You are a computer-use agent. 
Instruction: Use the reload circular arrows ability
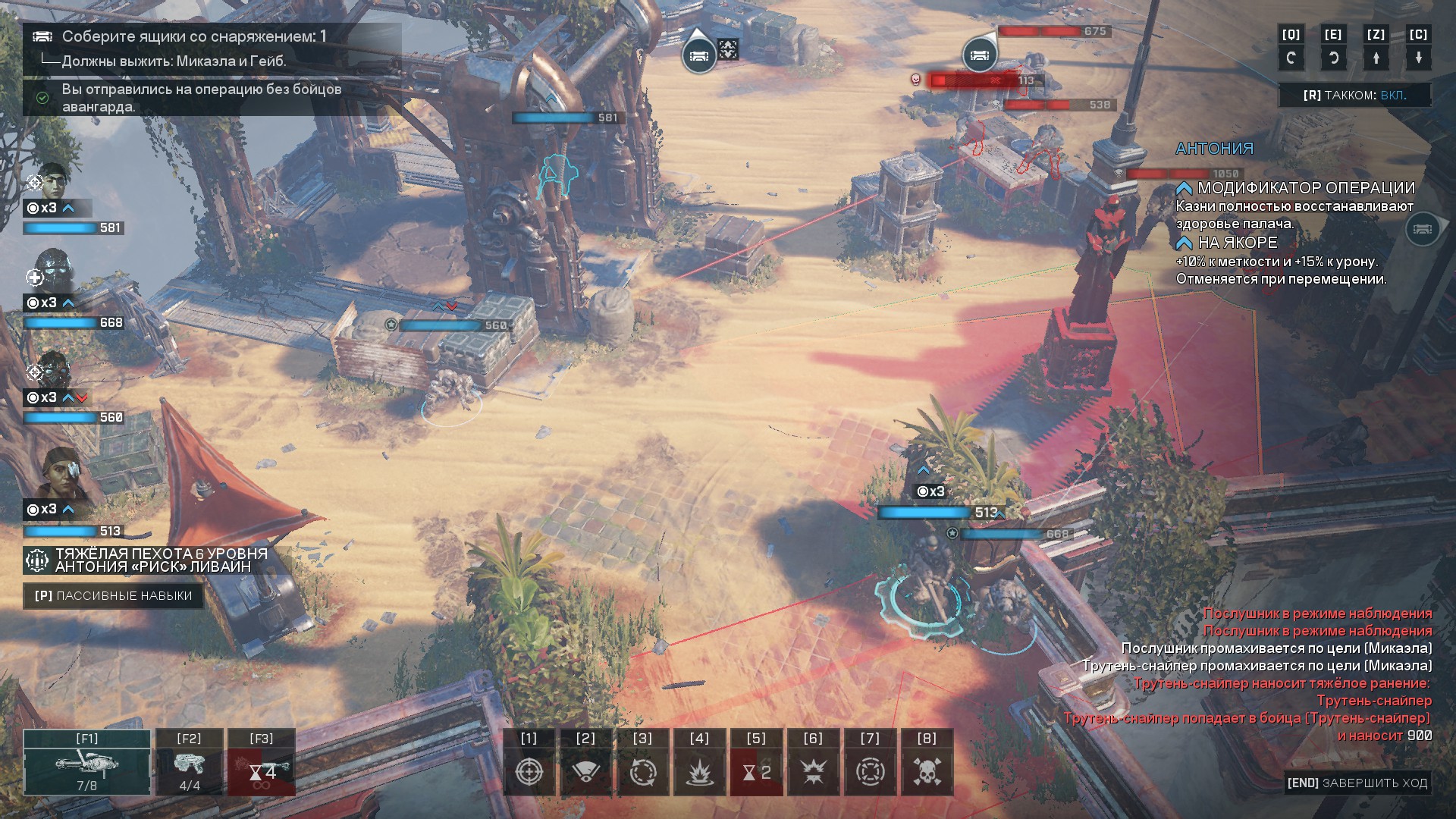click(642, 771)
